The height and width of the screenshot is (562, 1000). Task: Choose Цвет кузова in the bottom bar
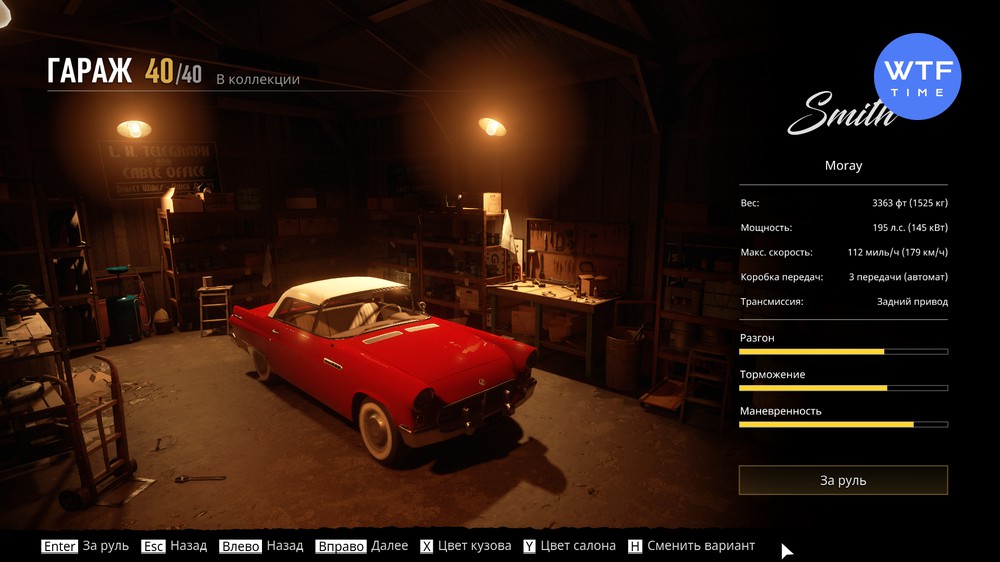(465, 546)
